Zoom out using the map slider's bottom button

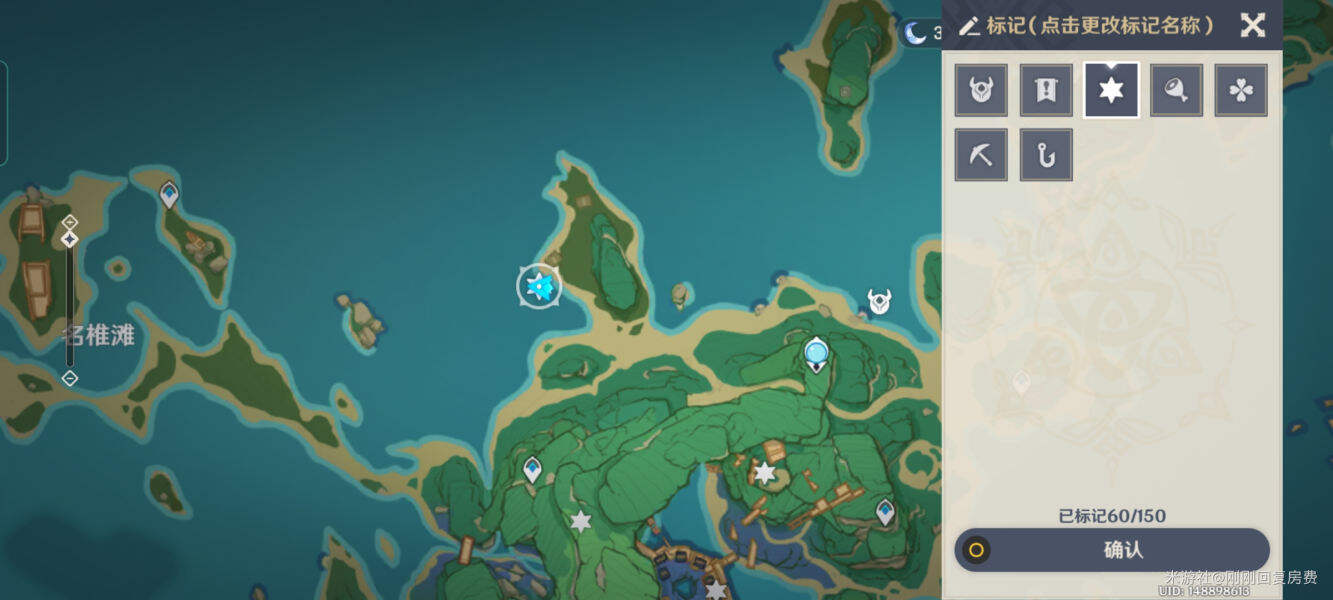pyautogui.click(x=69, y=378)
